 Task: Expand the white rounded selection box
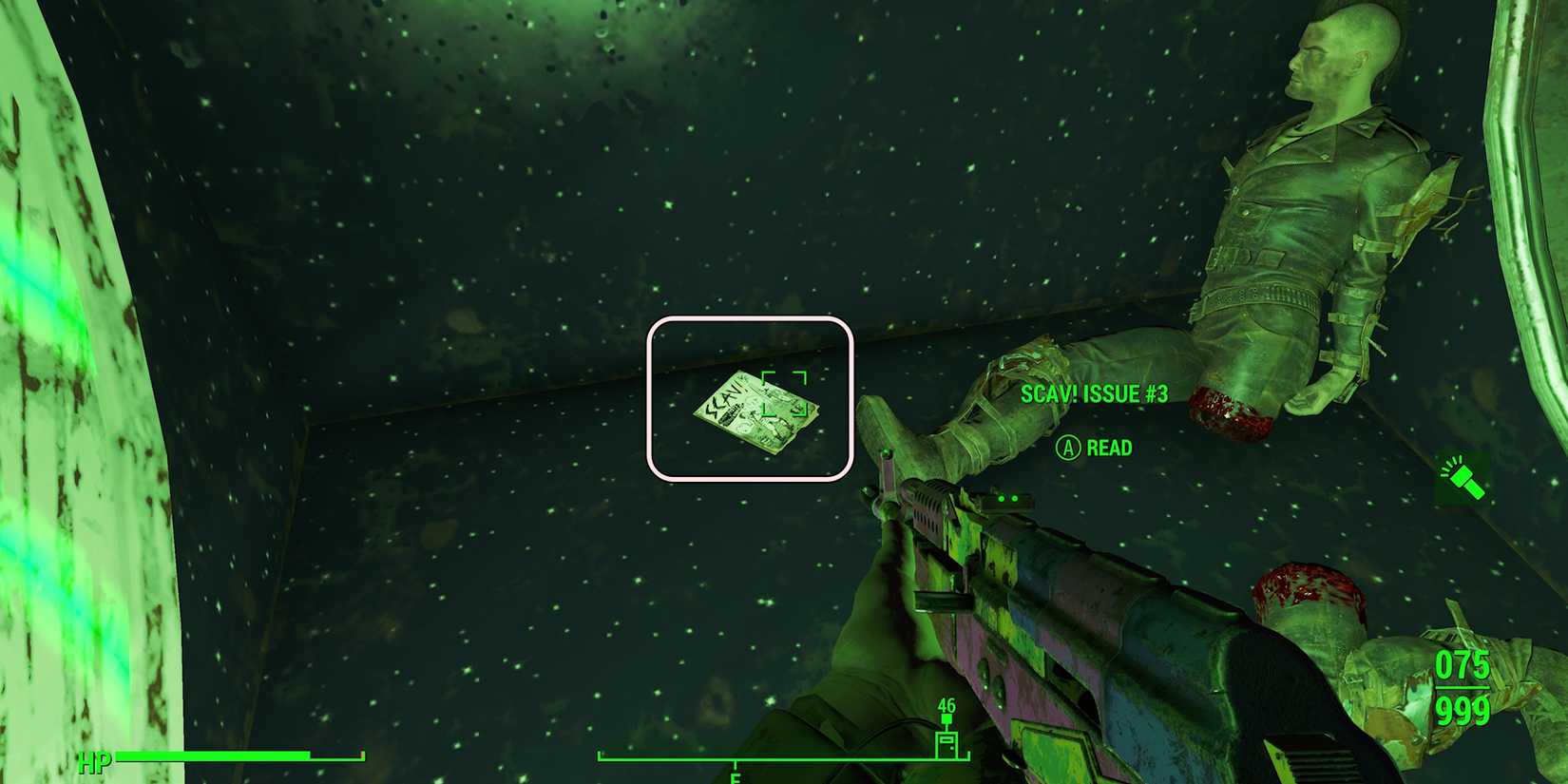[753, 399]
